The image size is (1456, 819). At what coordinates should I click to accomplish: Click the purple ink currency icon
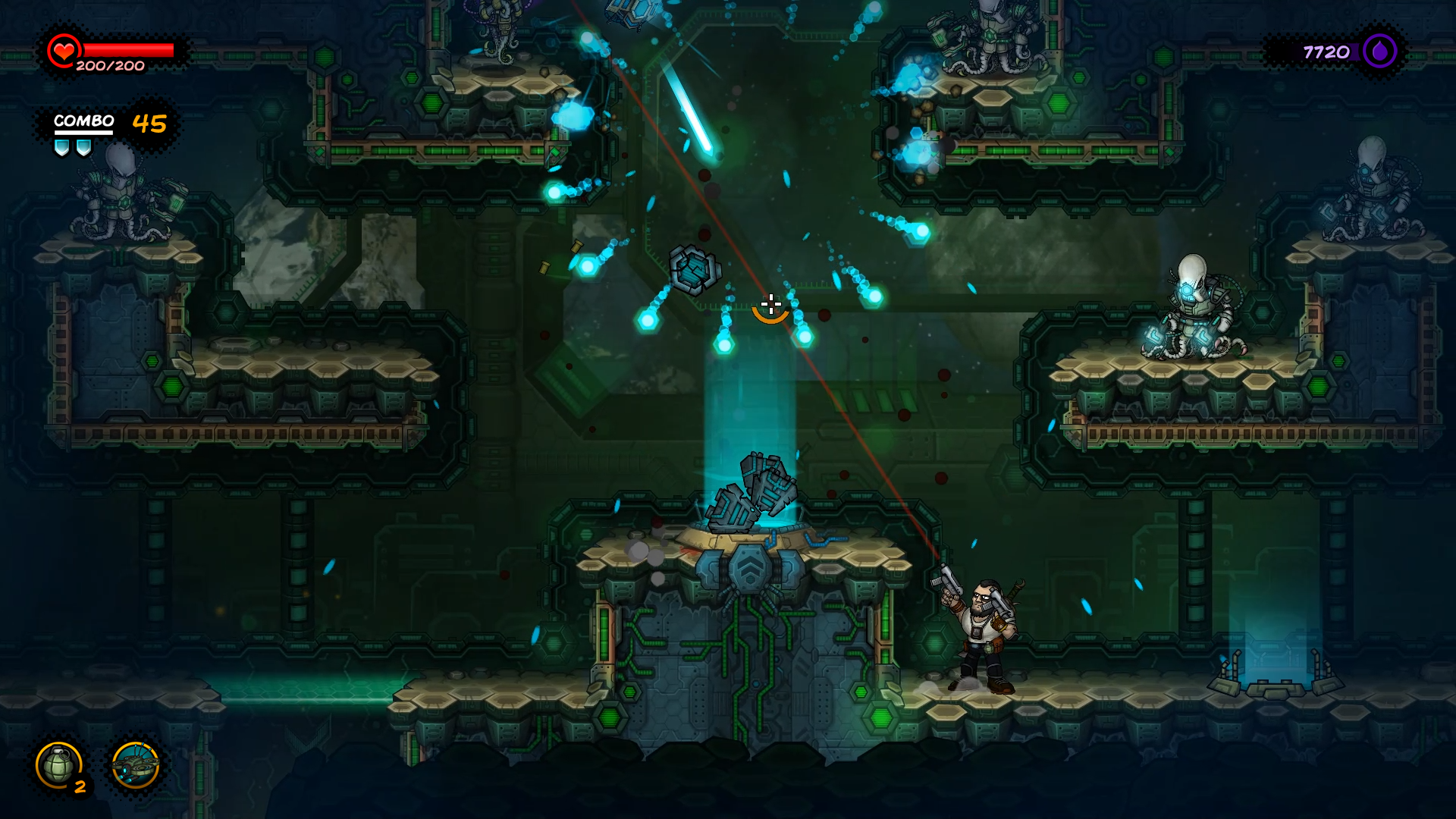click(x=1379, y=52)
